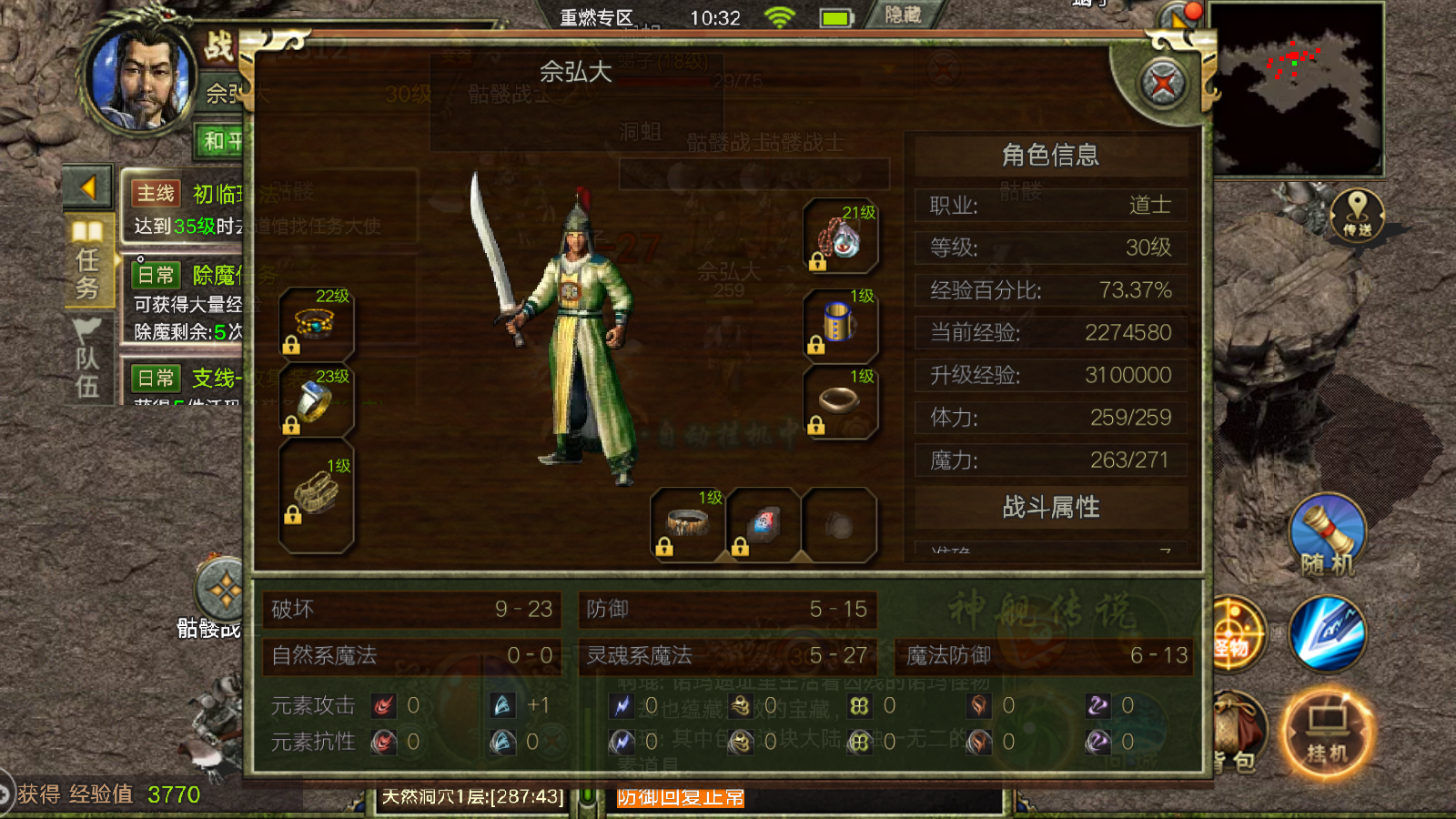Tap the 传送 teleport button
Viewport: 1456px width, 819px height.
1357,216
